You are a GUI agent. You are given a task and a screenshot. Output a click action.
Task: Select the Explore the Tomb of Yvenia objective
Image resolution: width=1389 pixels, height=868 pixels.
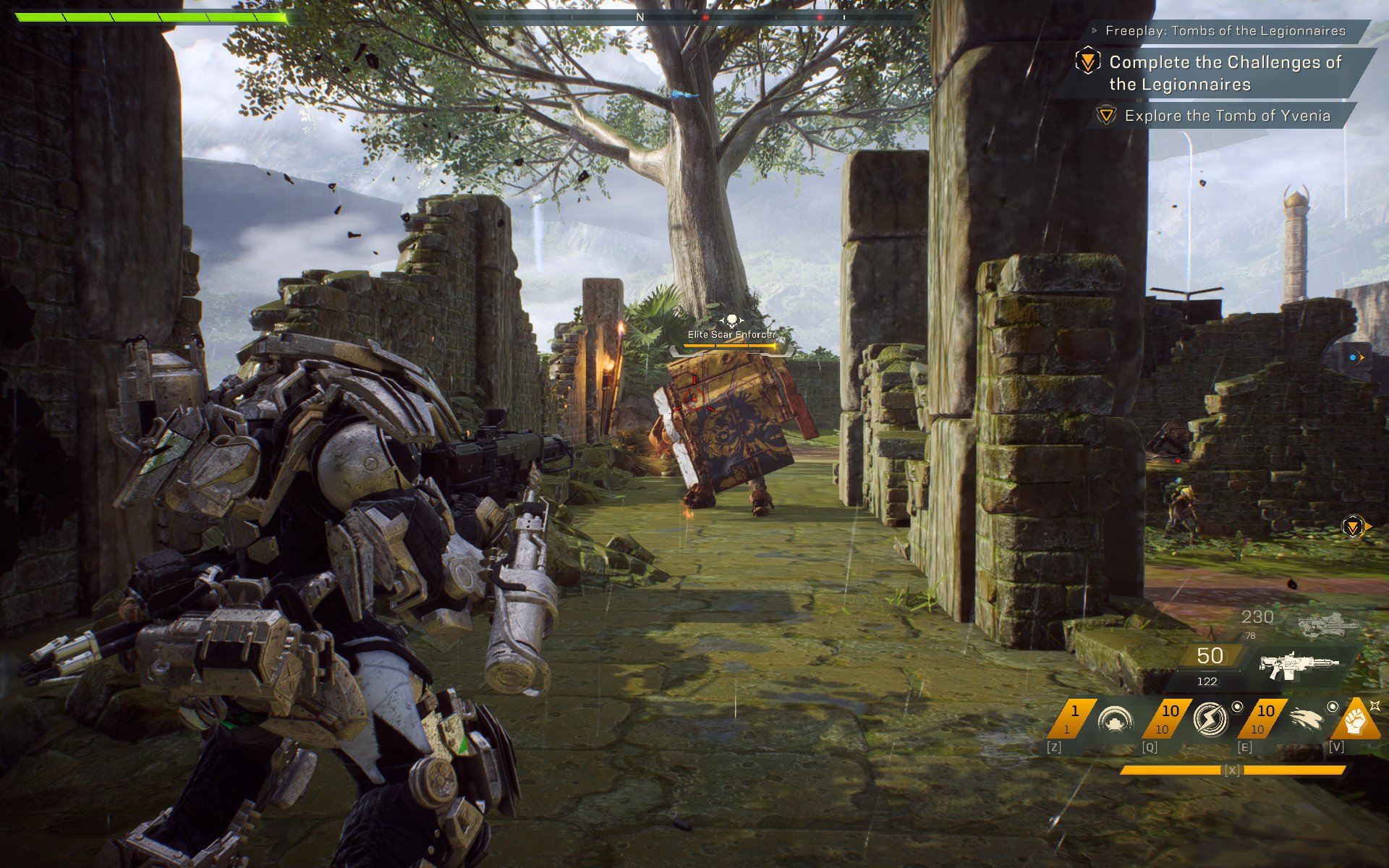click(1227, 116)
